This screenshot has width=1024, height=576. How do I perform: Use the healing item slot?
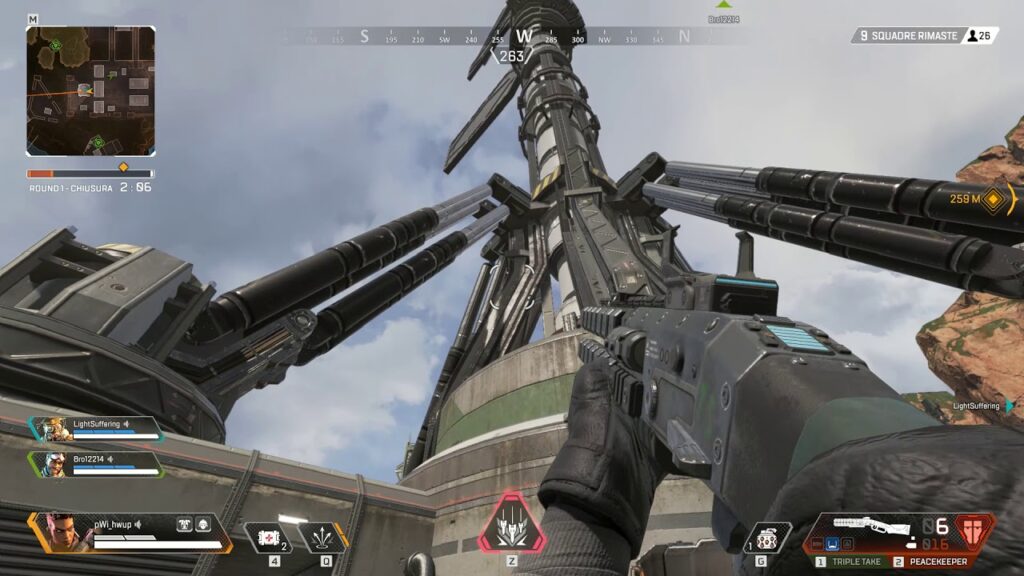268,538
